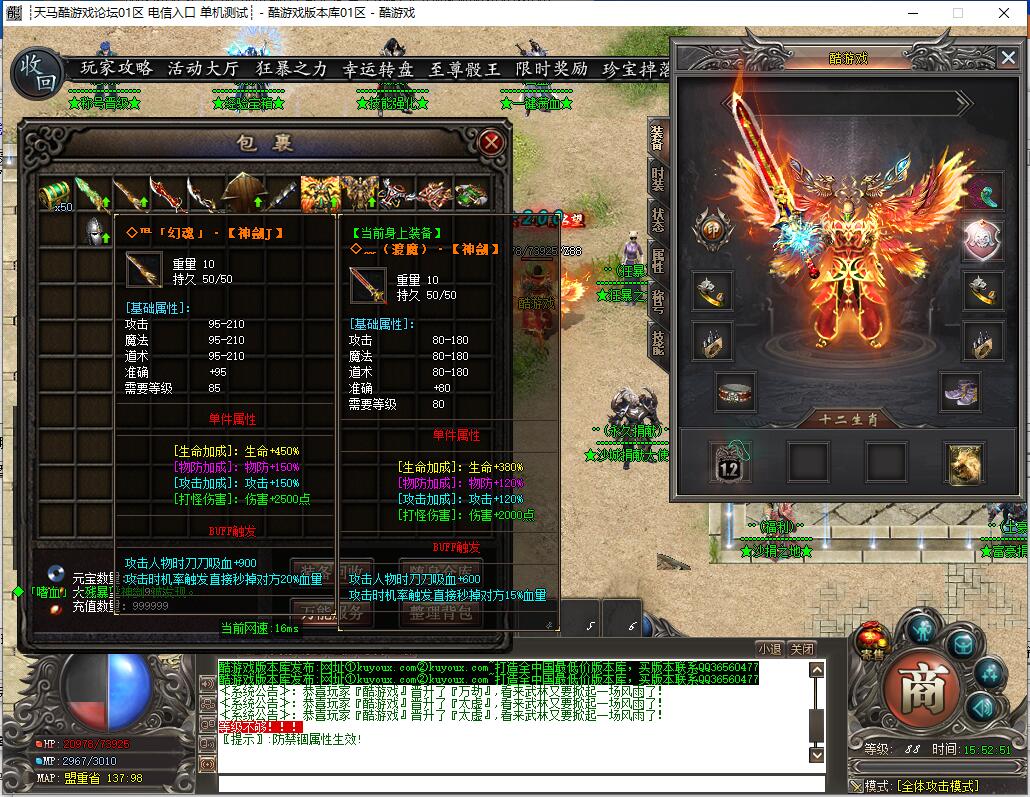Close the character equipment panel

pos(1007,58)
